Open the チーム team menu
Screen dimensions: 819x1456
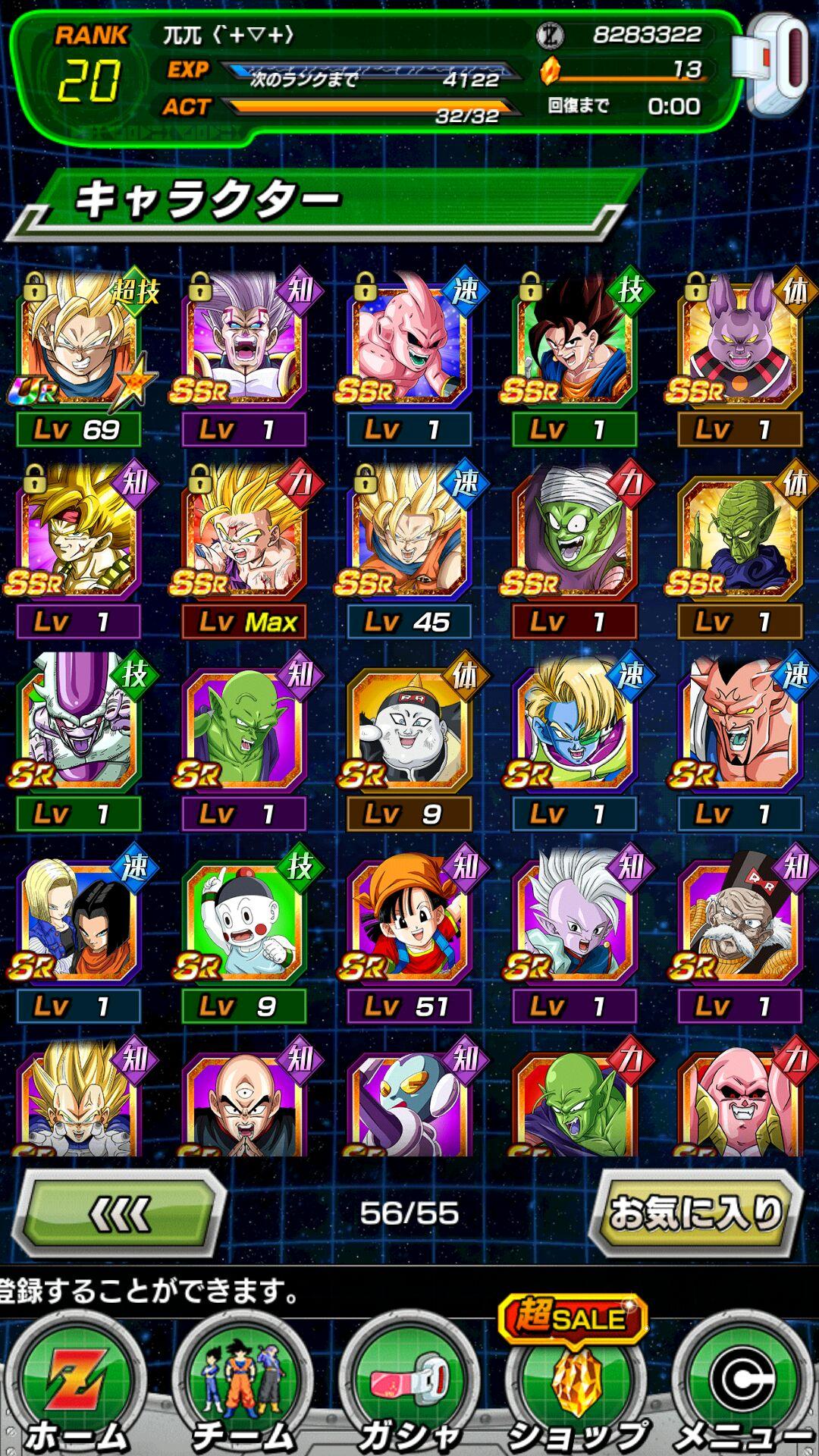coord(243,1388)
